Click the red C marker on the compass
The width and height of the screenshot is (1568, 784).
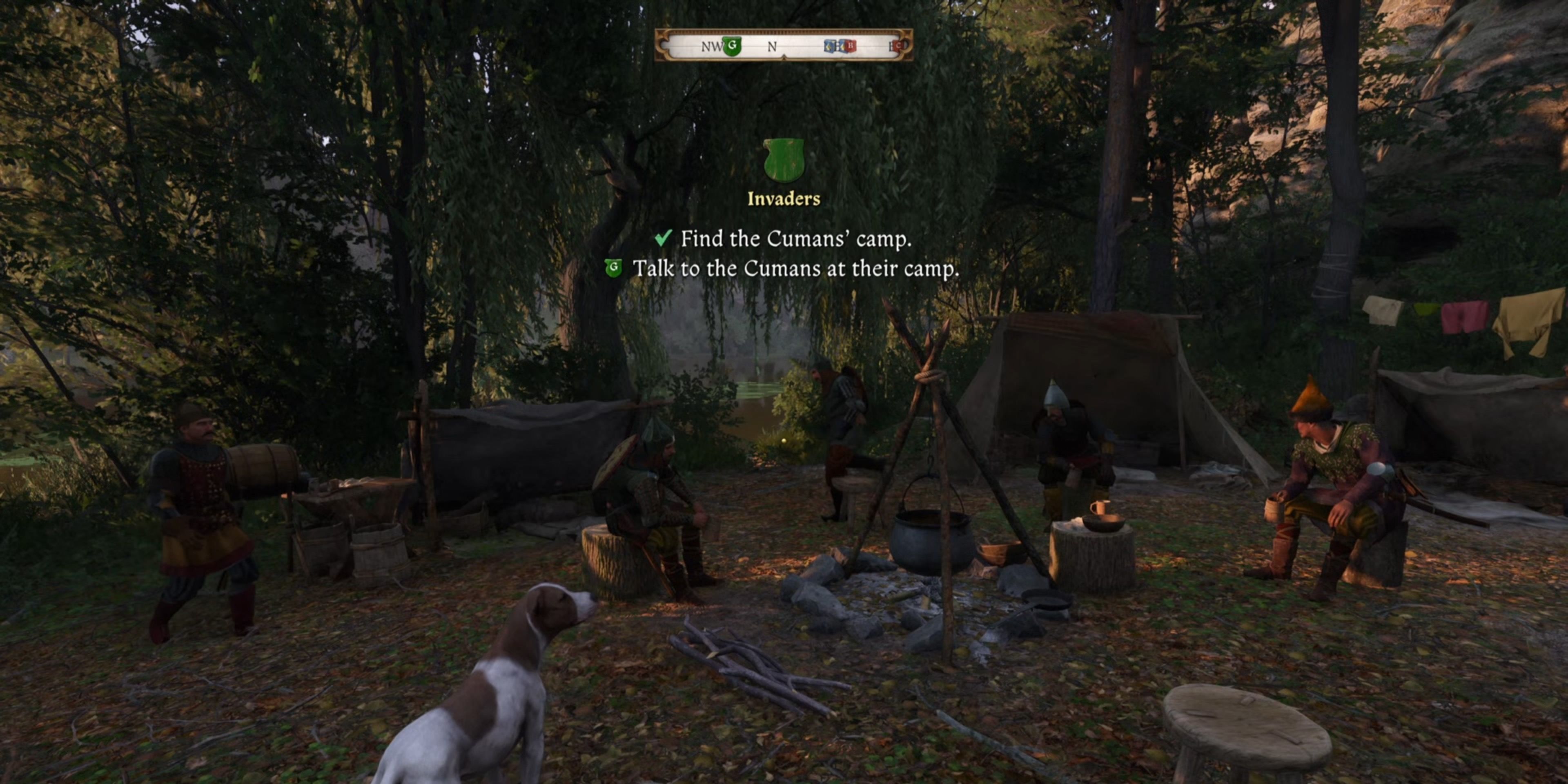898,46
